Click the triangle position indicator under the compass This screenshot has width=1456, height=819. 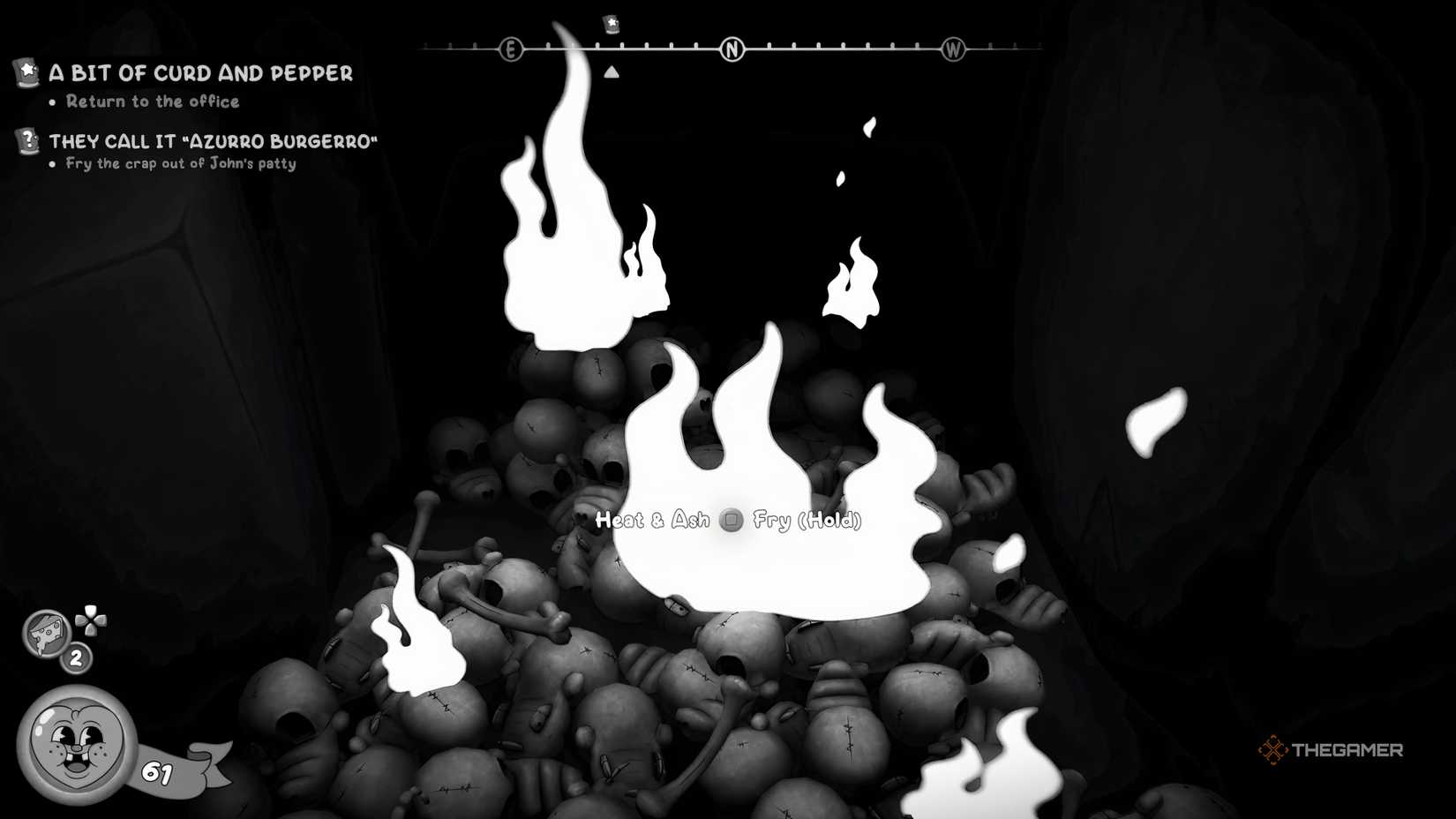(x=612, y=71)
